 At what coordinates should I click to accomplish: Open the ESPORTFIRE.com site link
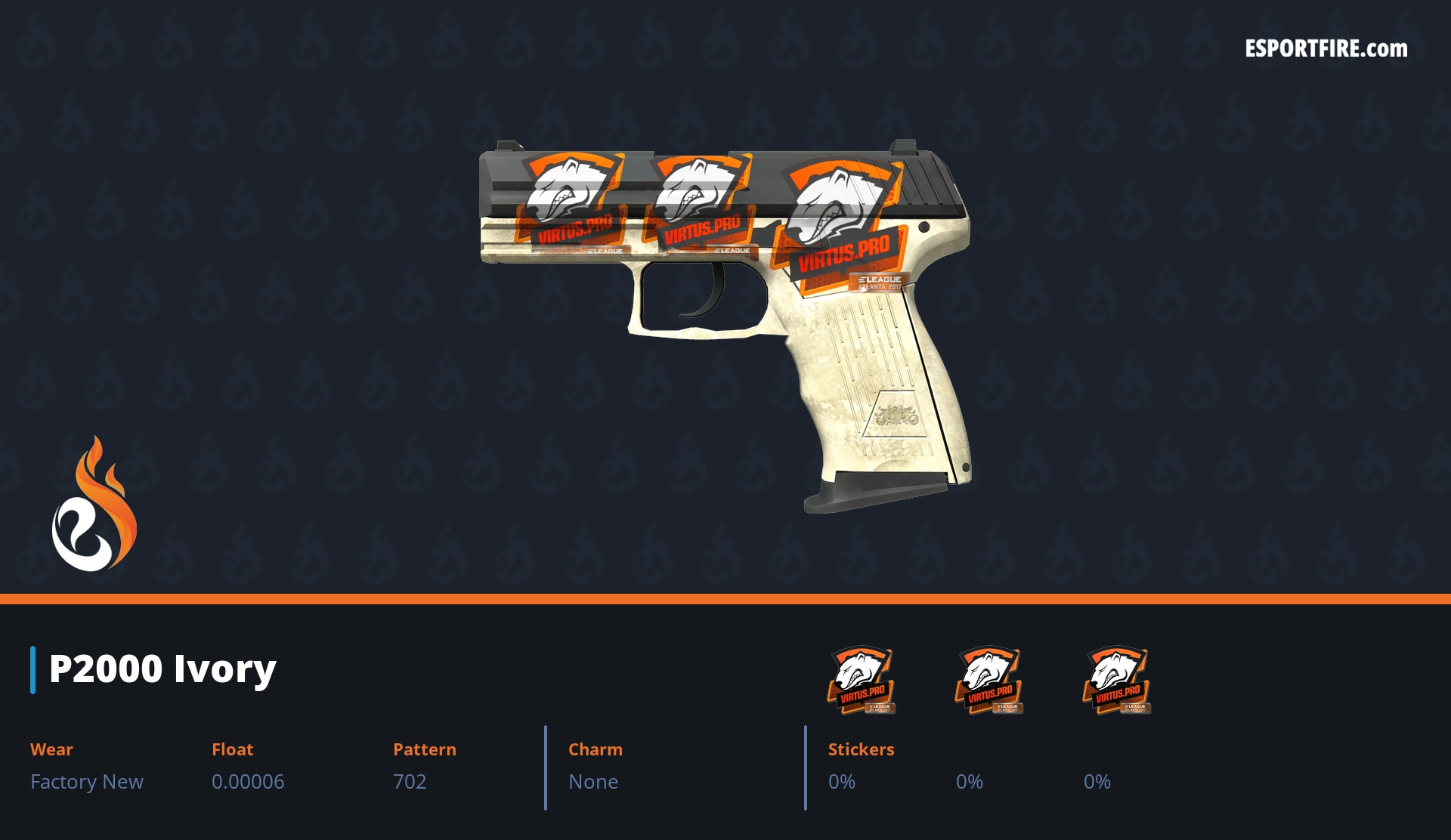pyautogui.click(x=1326, y=49)
